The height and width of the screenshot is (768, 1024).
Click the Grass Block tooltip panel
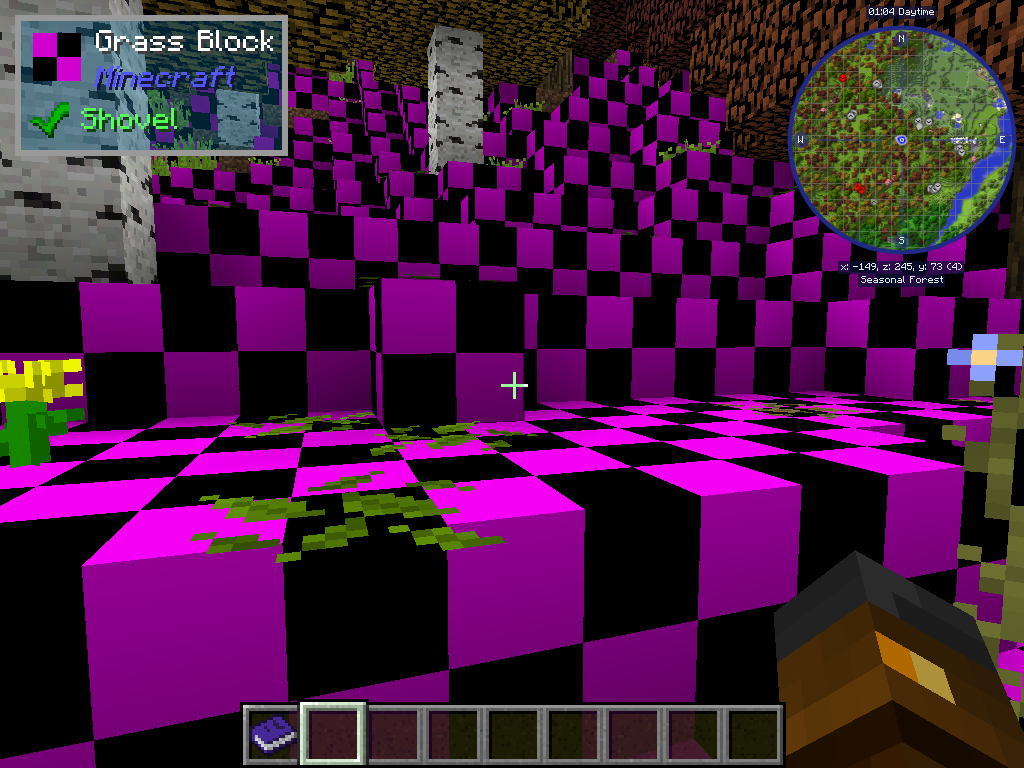click(152, 86)
